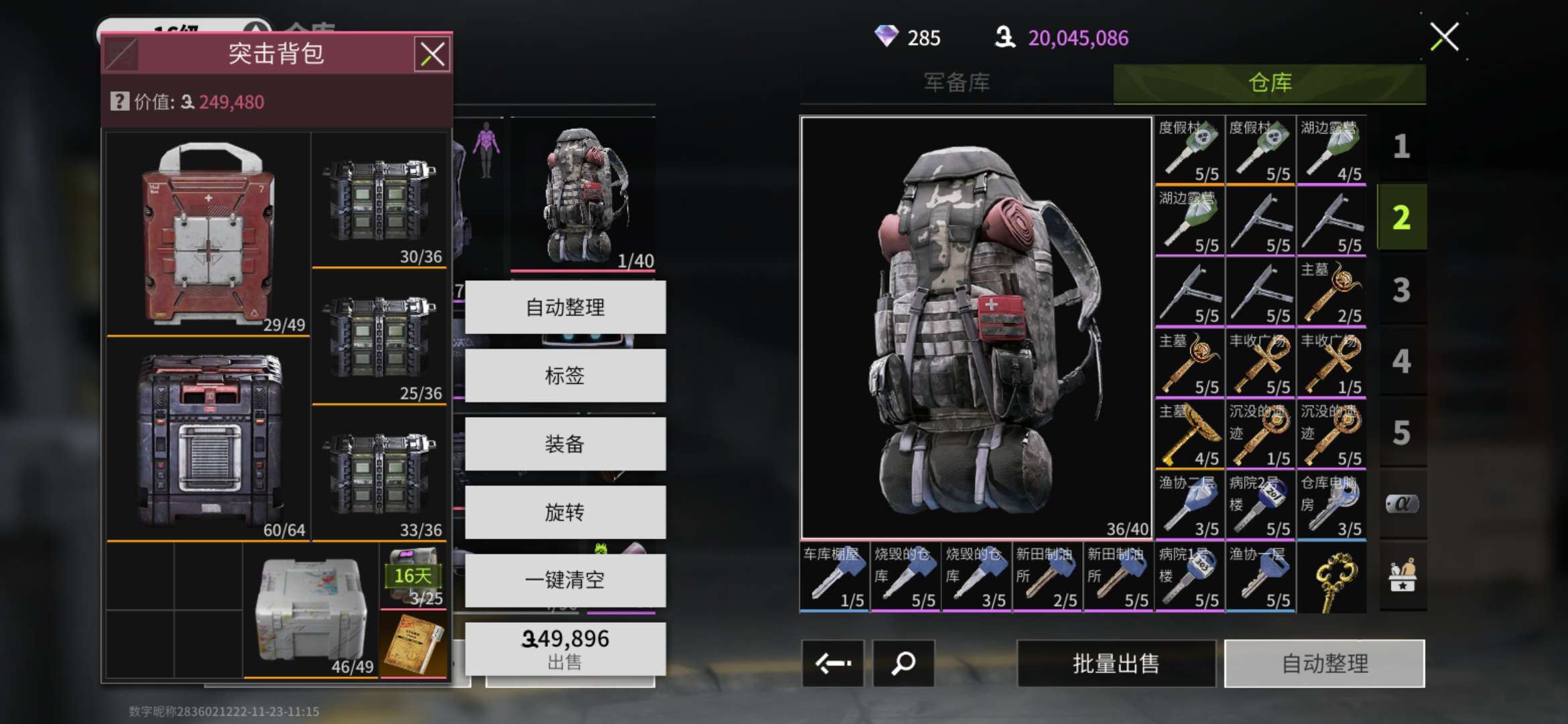The image size is (1568, 724).
Task: Choose 装备 from the context menu
Action: 565,444
